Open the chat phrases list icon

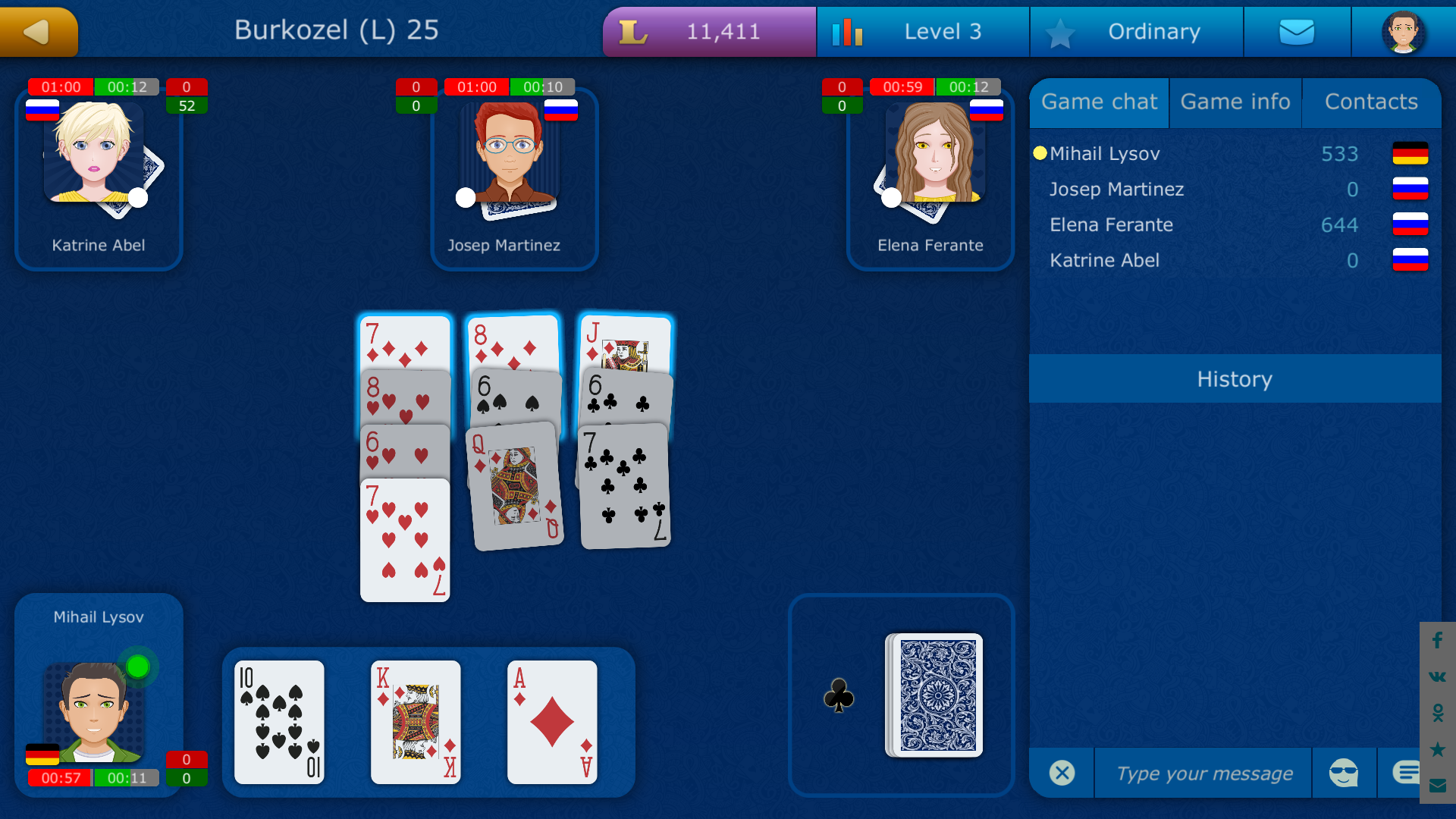[1407, 773]
